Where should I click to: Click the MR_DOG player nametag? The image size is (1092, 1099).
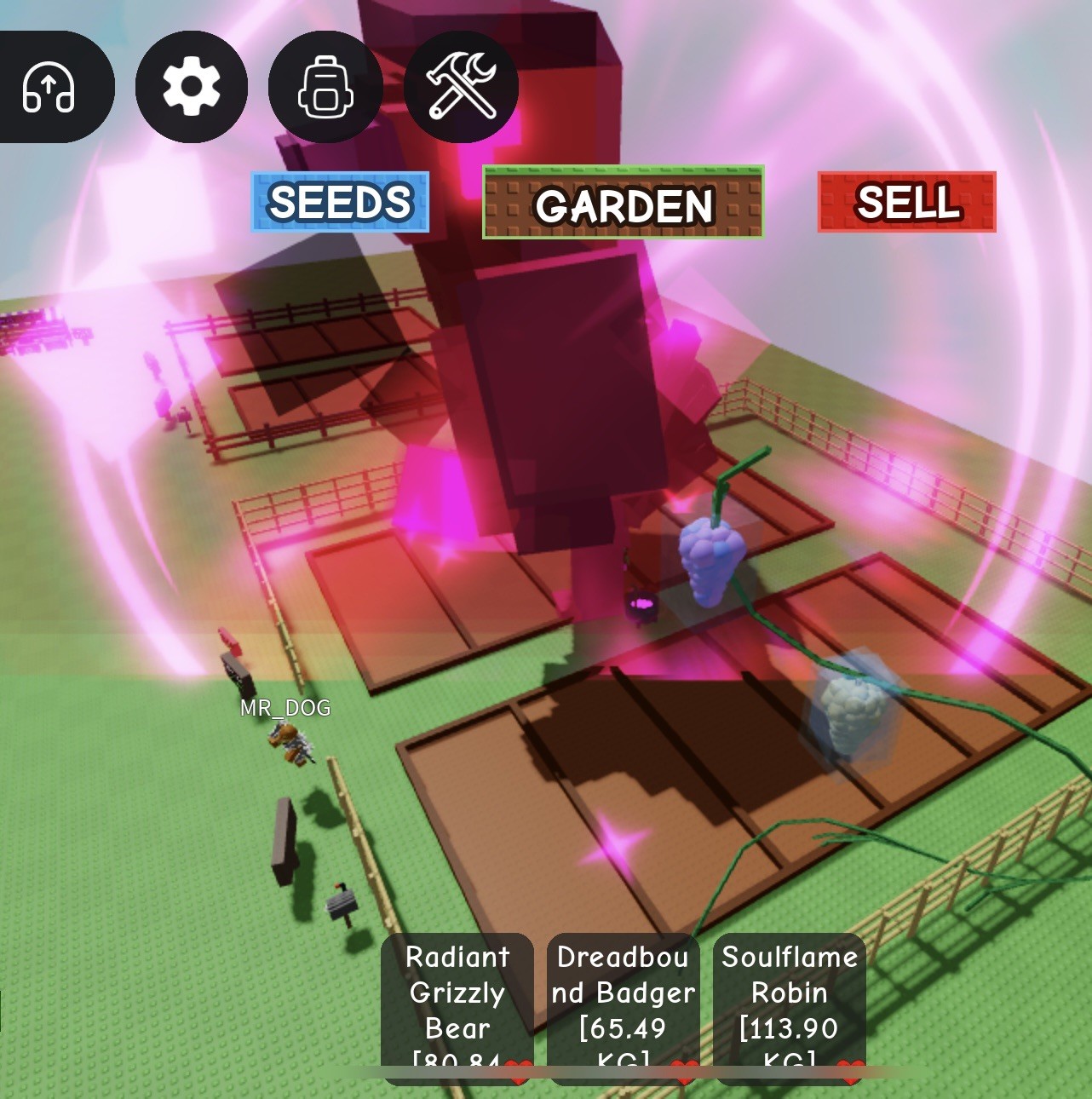point(284,707)
